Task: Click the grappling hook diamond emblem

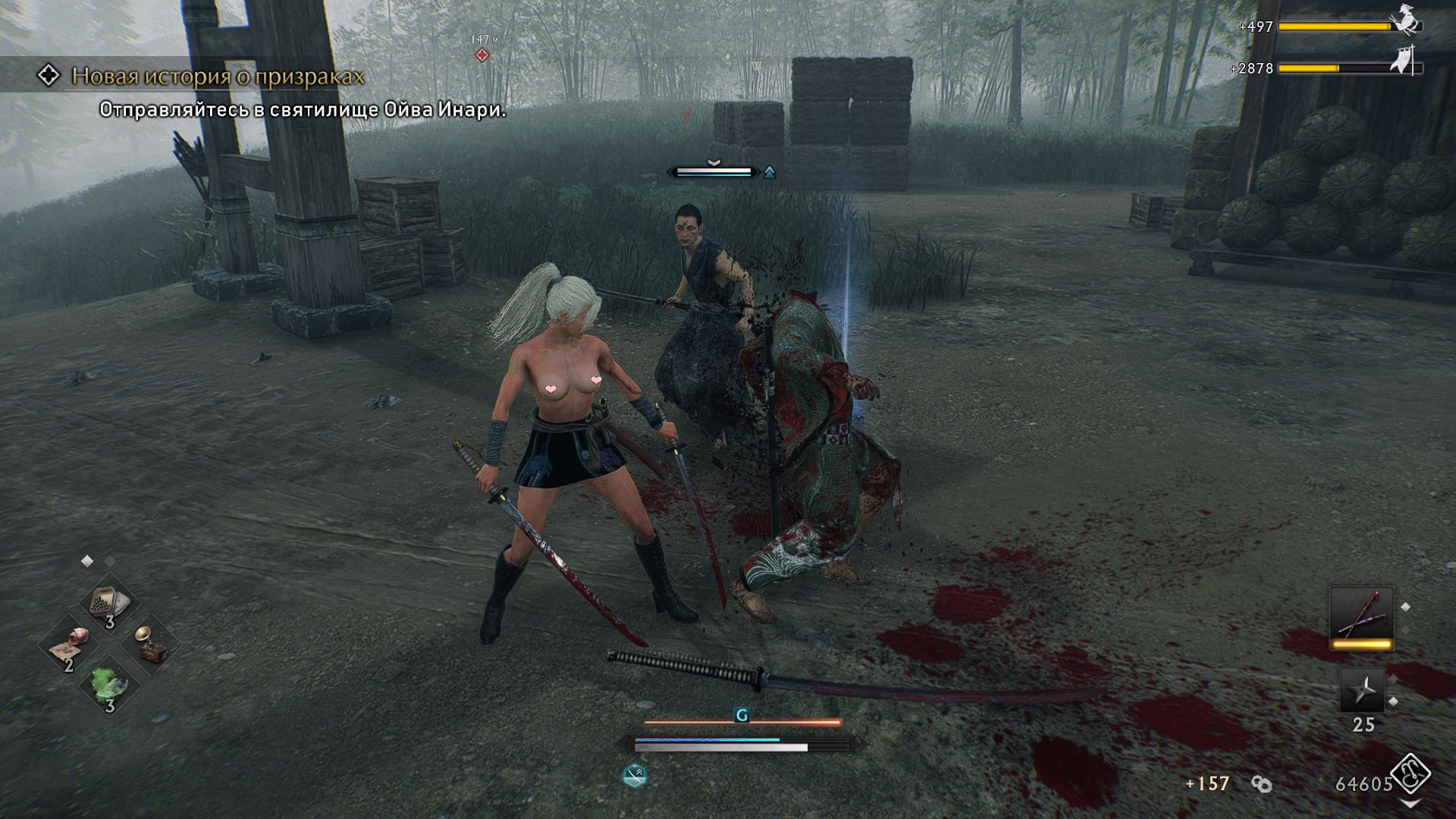Action: (x=1410, y=775)
